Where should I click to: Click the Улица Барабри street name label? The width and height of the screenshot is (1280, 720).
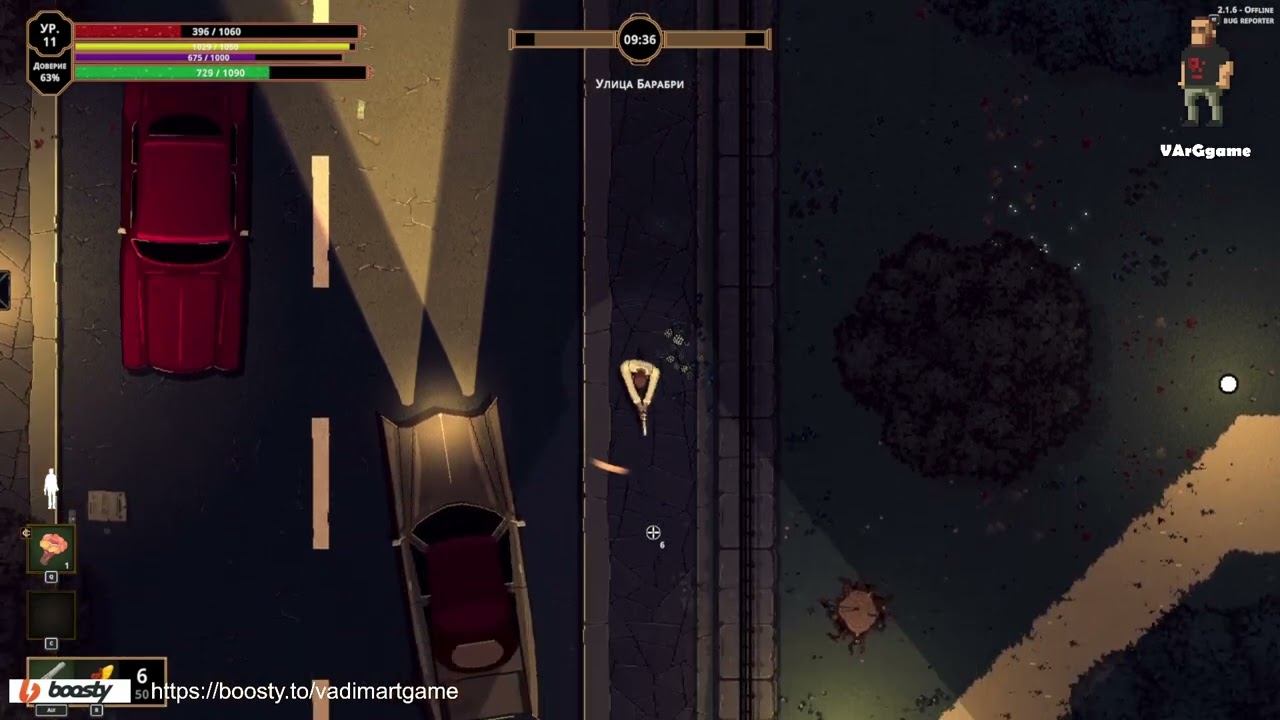coord(638,86)
